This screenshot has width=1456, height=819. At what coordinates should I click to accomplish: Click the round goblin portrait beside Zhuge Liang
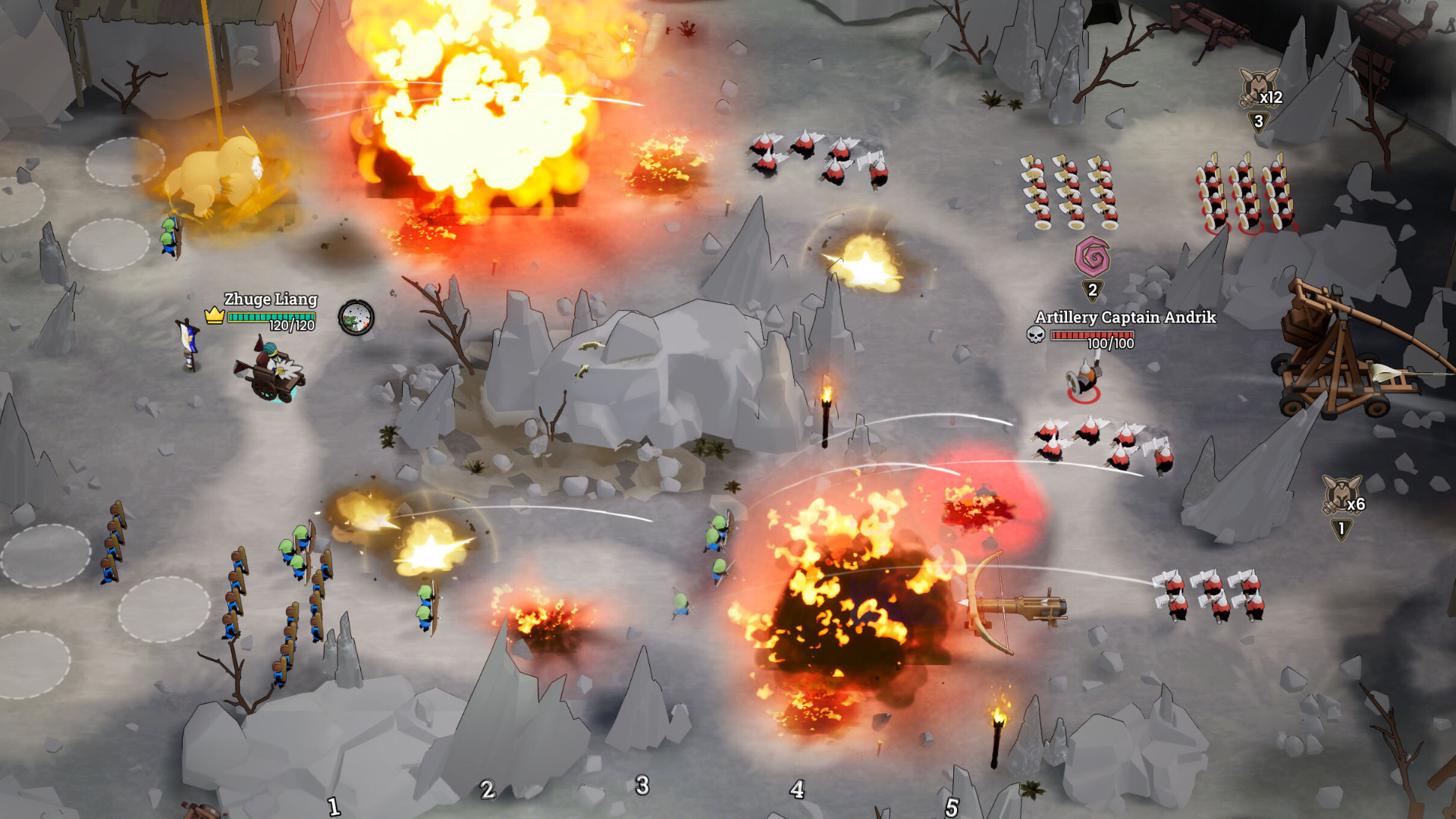[x=356, y=318]
